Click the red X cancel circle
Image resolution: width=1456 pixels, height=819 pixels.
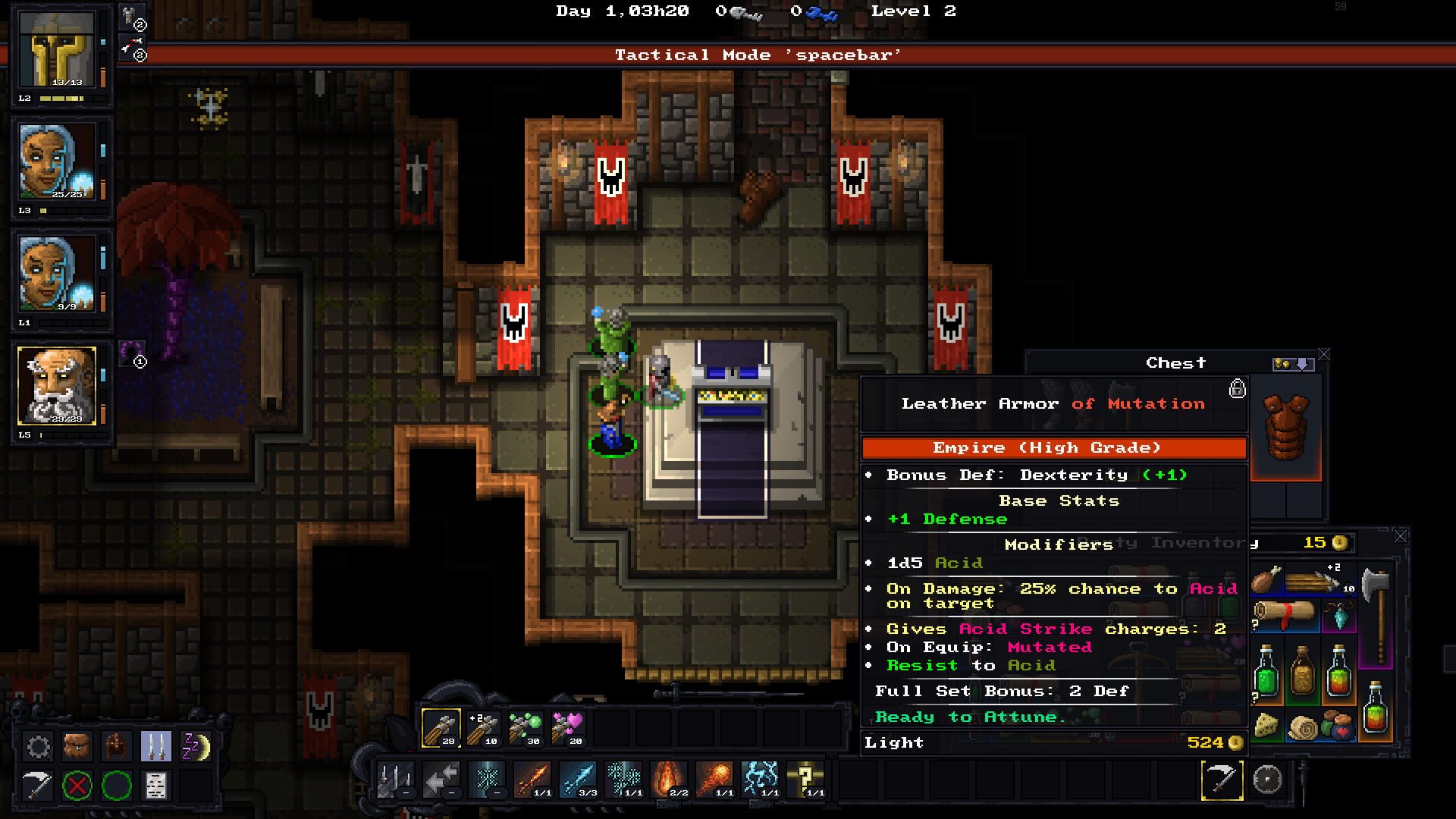click(x=77, y=786)
